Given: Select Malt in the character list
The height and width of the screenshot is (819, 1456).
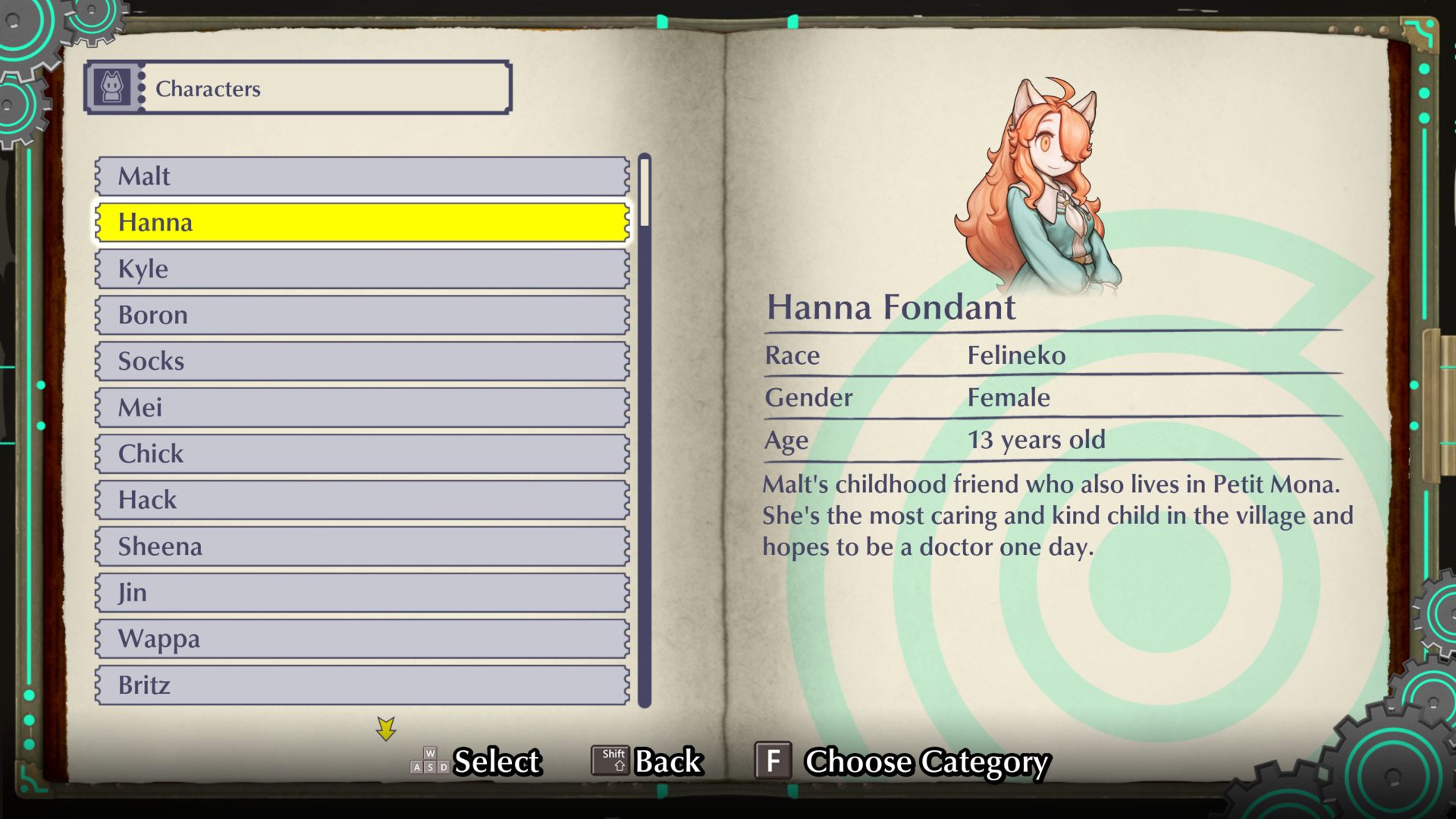Looking at the screenshot, I should point(362,176).
